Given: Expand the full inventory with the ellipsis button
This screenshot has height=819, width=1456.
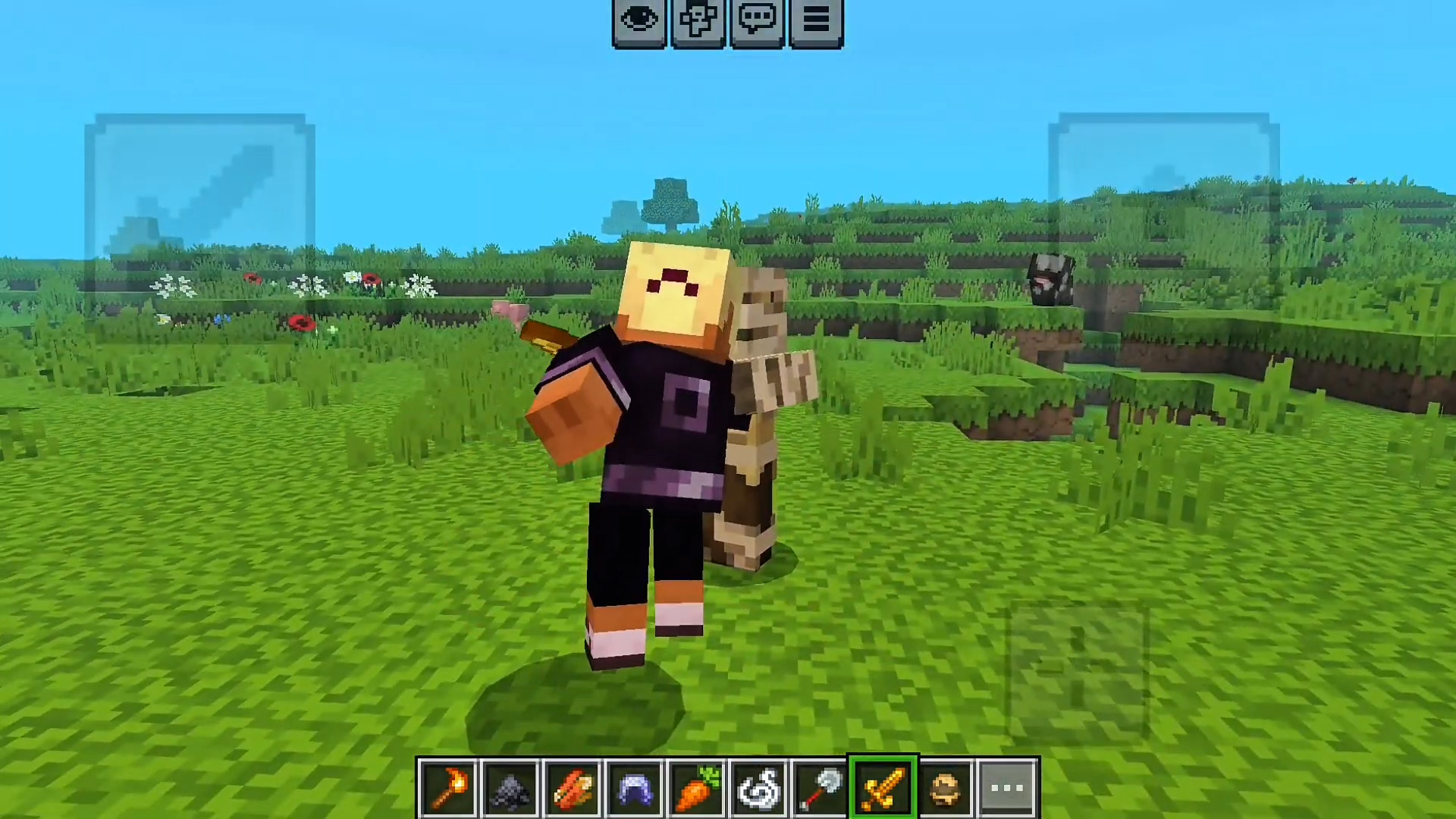Looking at the screenshot, I should pyautogui.click(x=1006, y=786).
